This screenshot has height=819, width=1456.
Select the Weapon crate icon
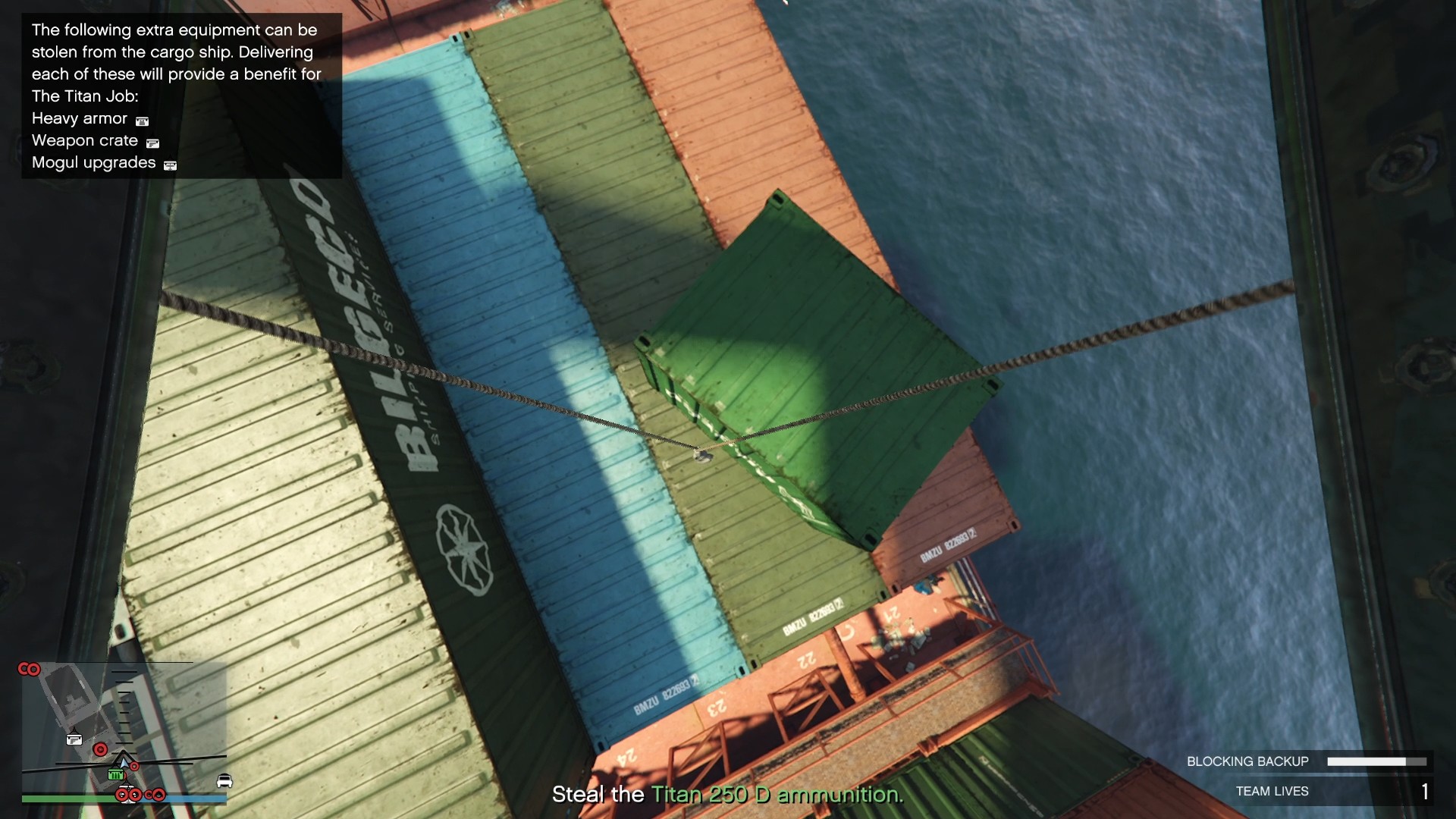153,143
